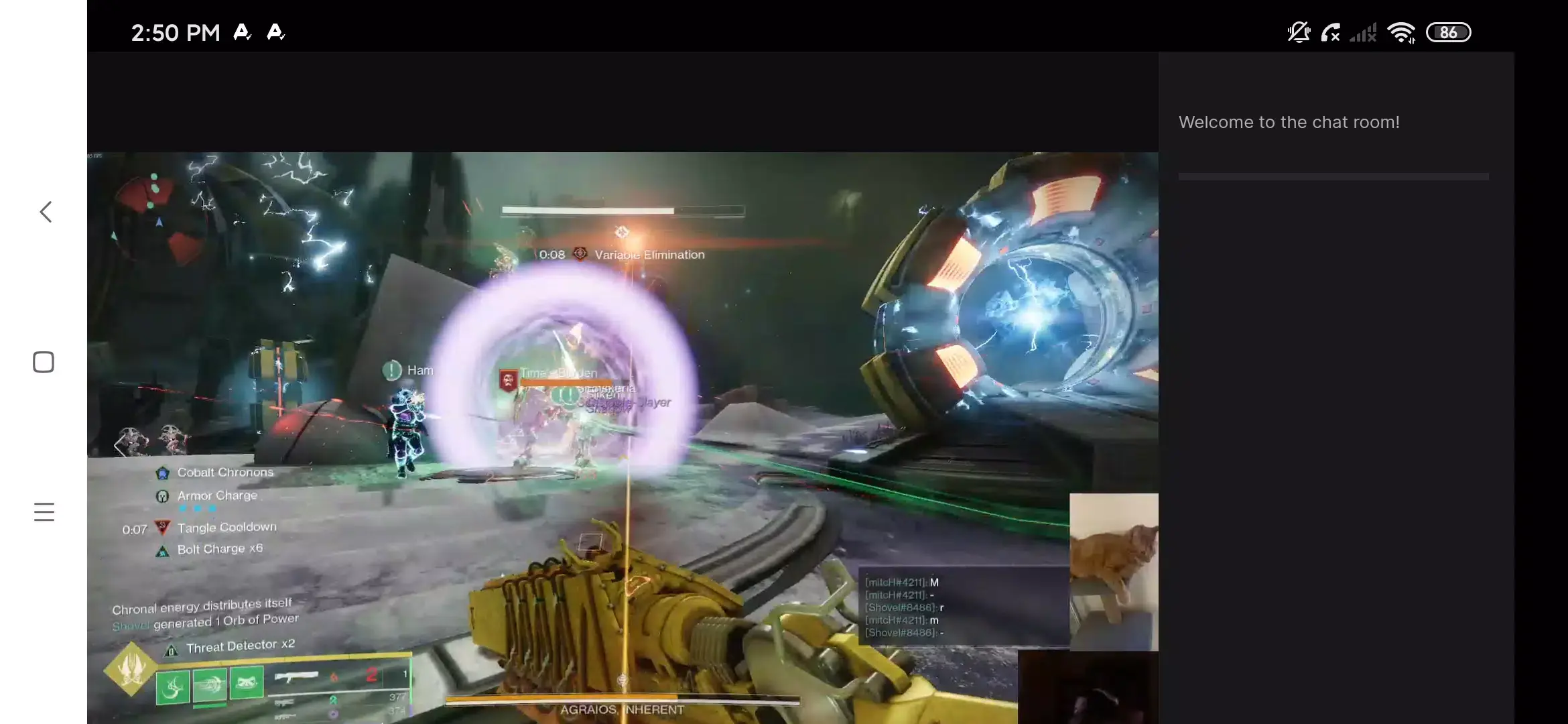Tap the back arrow to exit the stream
Image resolution: width=1568 pixels, height=724 pixels.
click(44, 211)
